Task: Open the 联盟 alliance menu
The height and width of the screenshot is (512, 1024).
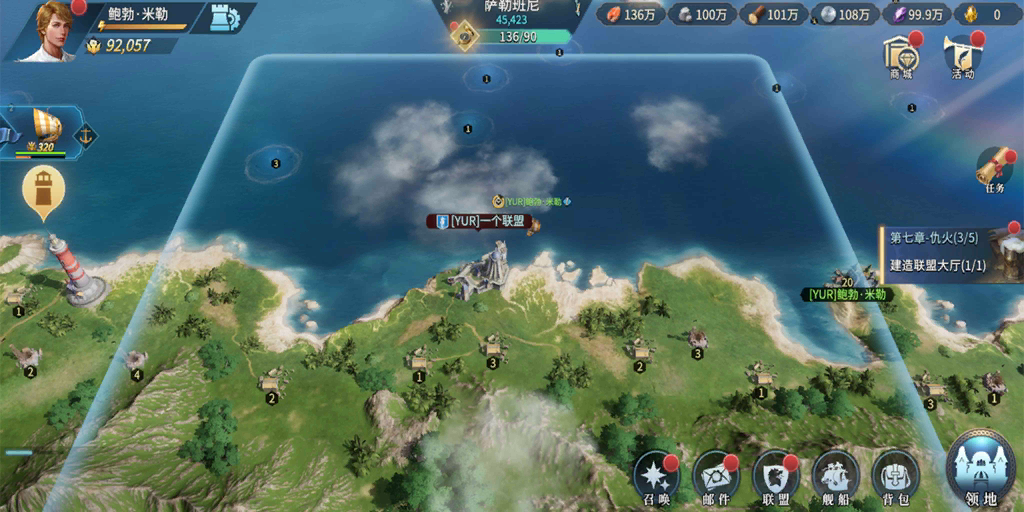Action: tap(777, 479)
